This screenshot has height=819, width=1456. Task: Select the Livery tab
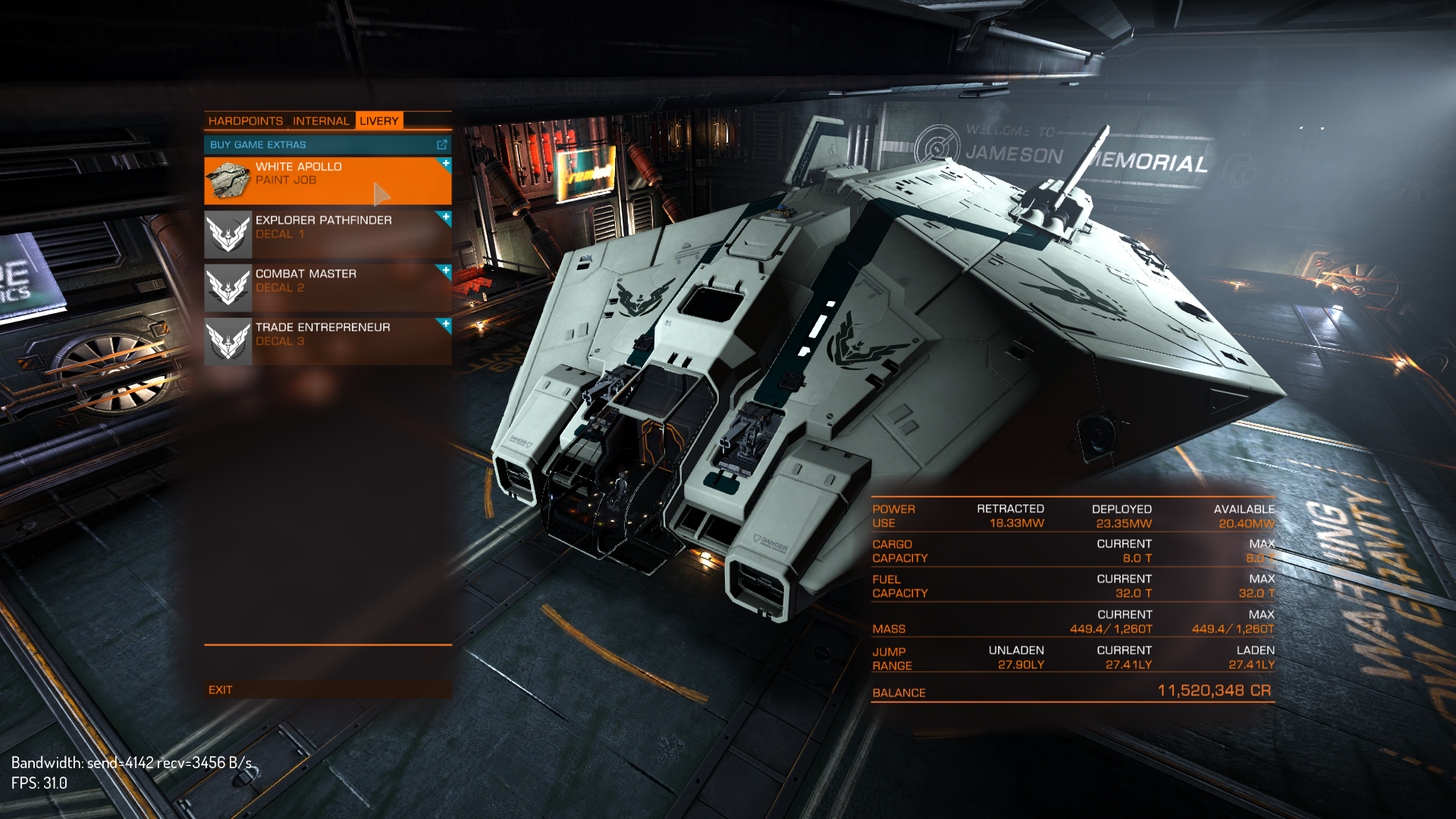(378, 121)
